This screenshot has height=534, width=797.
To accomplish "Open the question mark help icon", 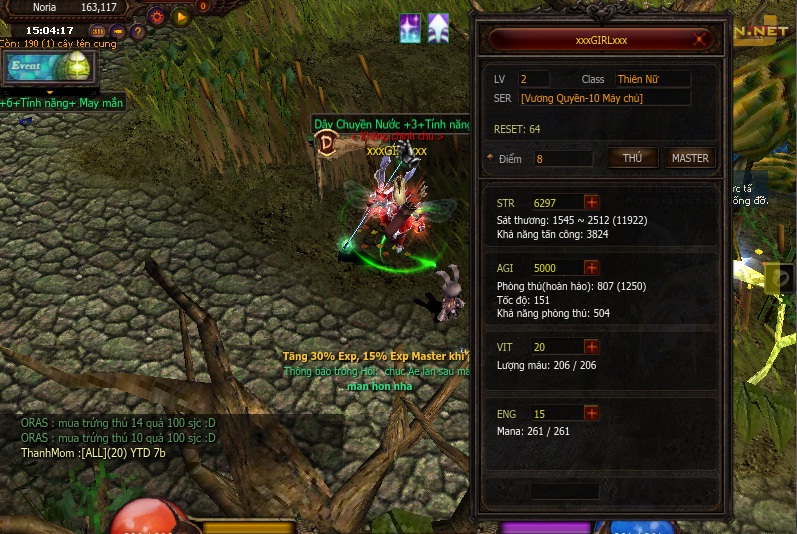I will click(x=138, y=31).
